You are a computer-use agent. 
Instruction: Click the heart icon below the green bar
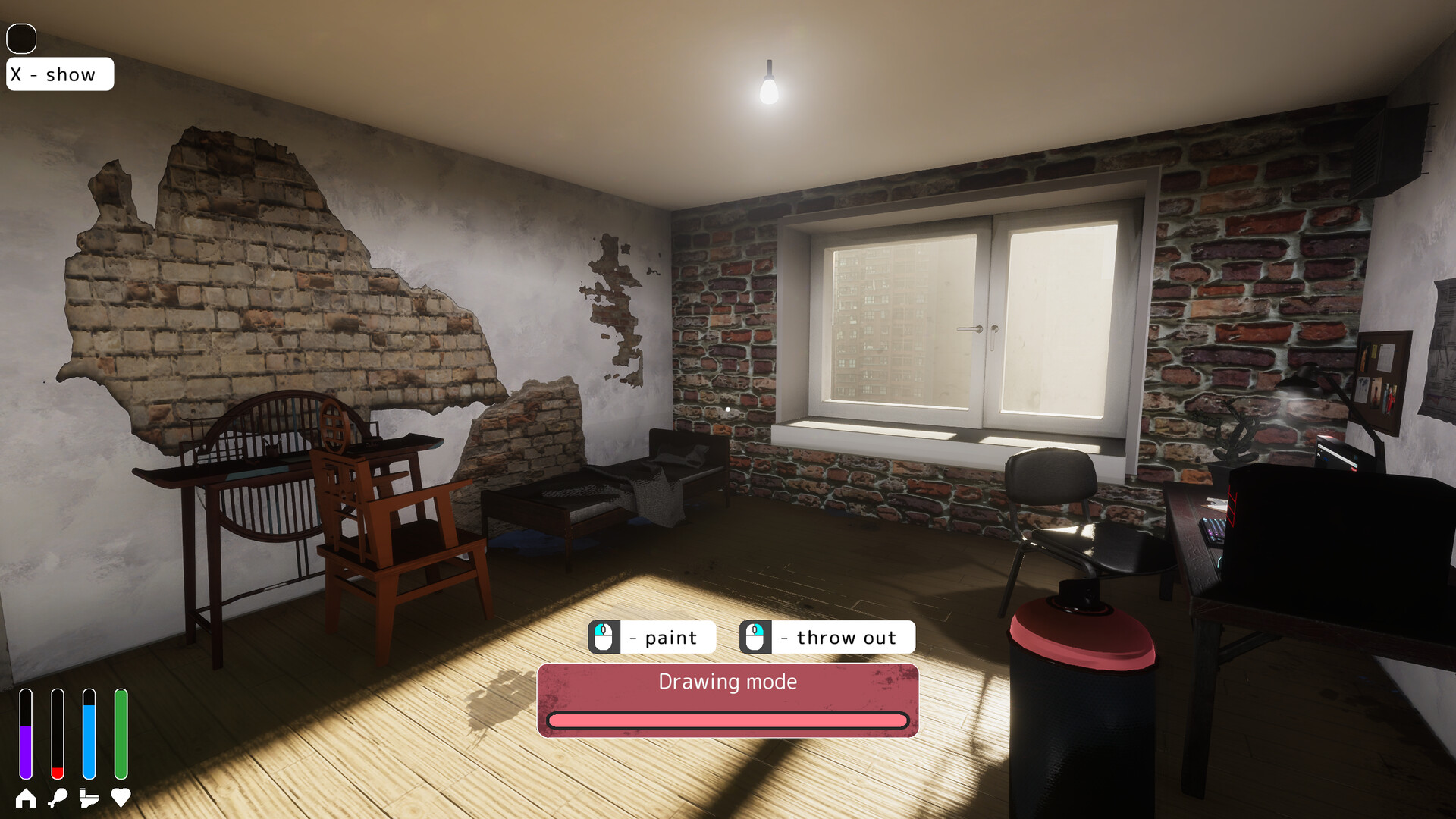[120, 797]
